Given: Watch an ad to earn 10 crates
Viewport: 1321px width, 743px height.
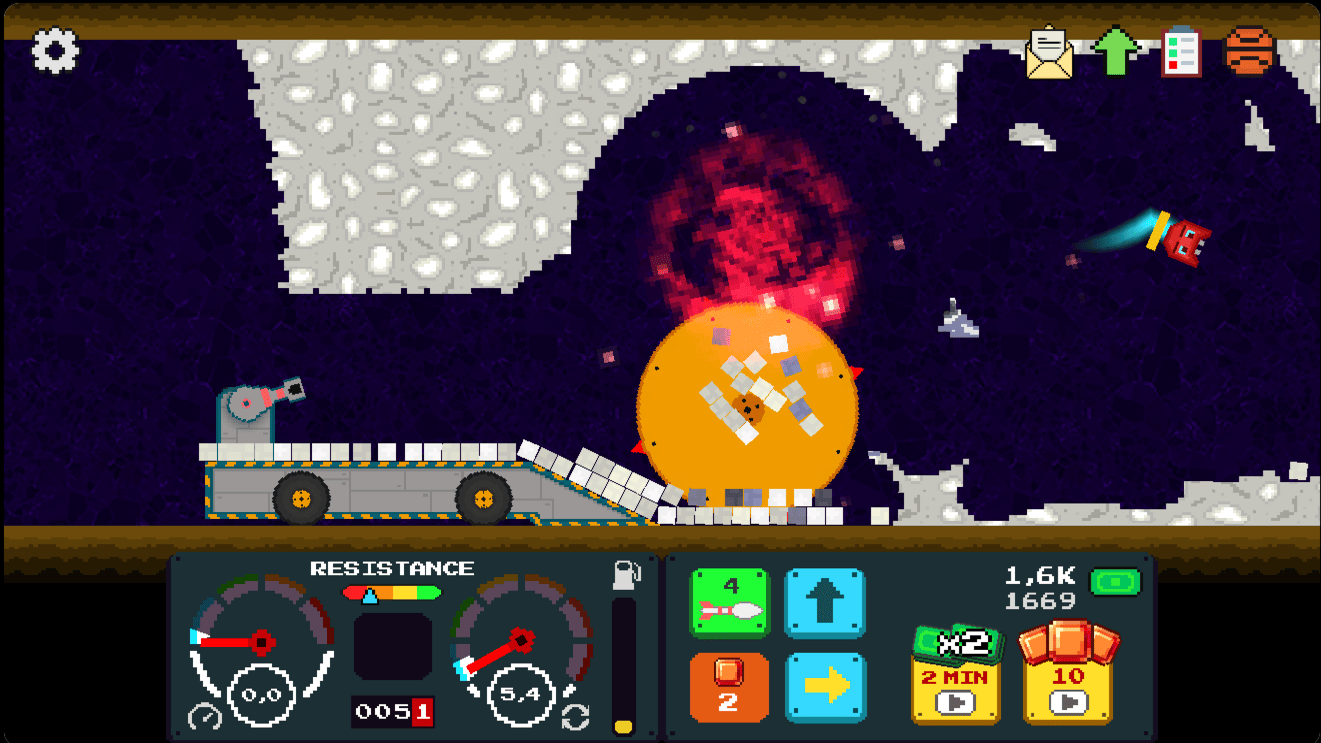Looking at the screenshot, I should (1066, 675).
